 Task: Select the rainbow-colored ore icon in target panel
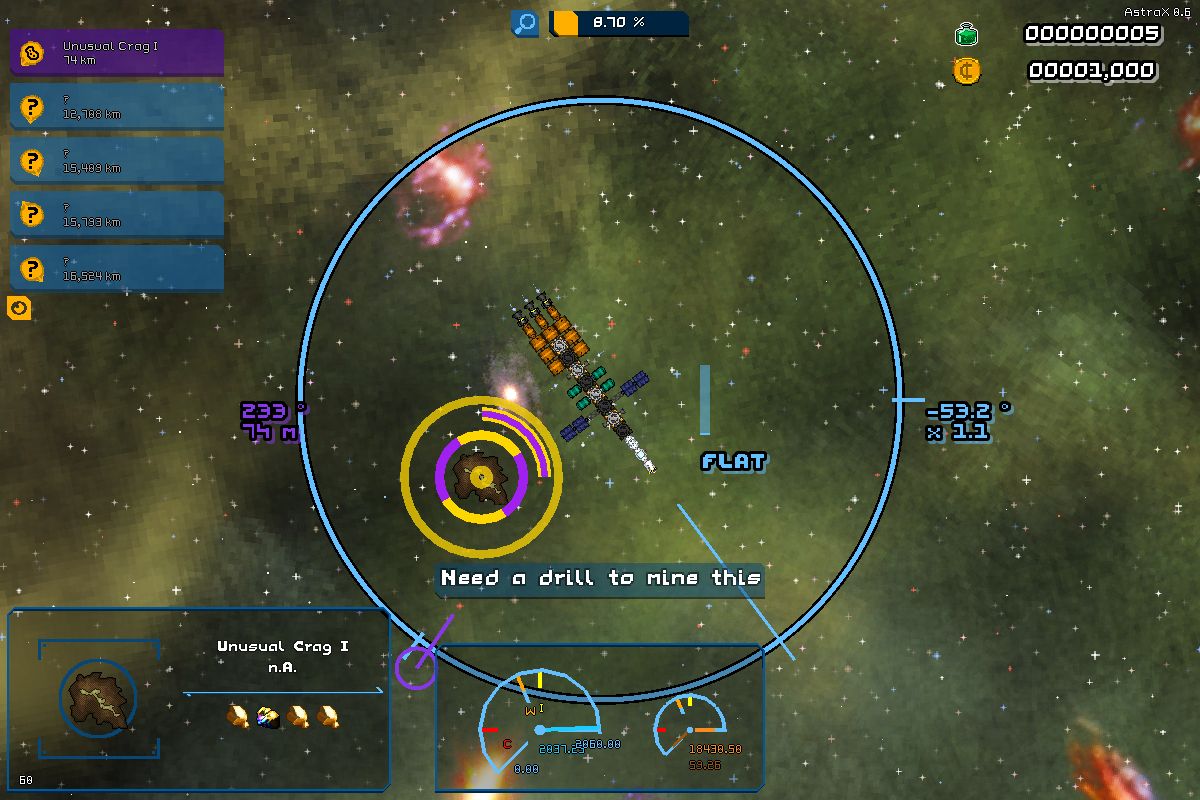coord(267,715)
